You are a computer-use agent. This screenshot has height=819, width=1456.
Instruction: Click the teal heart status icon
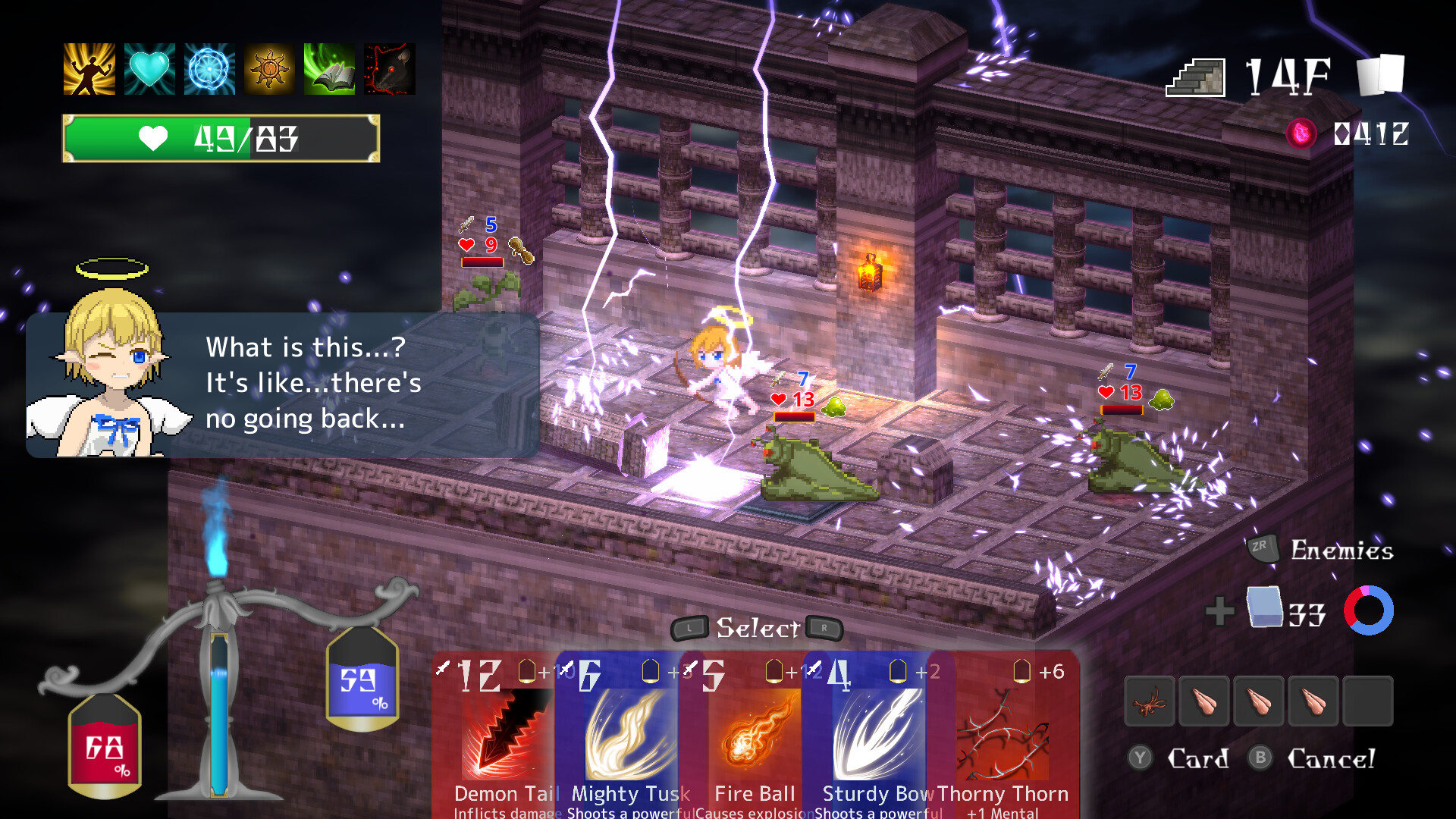(149, 70)
